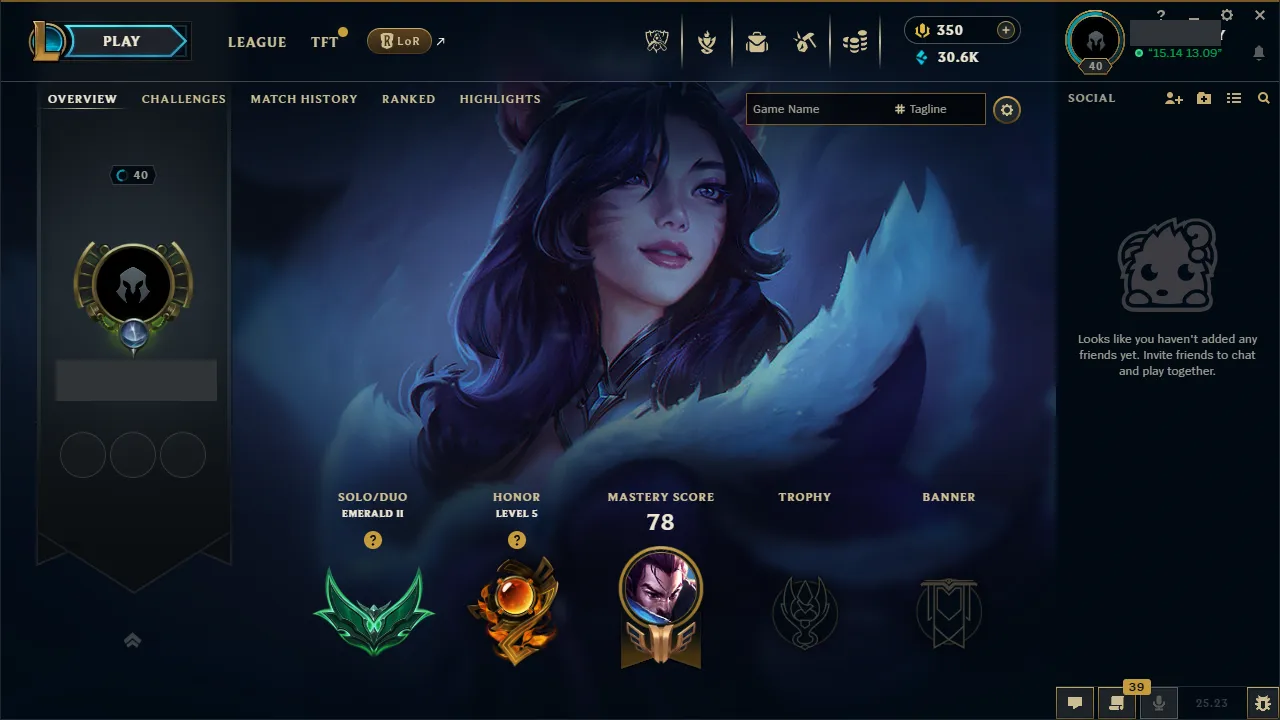Viewport: 1280px width, 720px height.
Task: Open profile search settings gear
Action: (x=1007, y=110)
